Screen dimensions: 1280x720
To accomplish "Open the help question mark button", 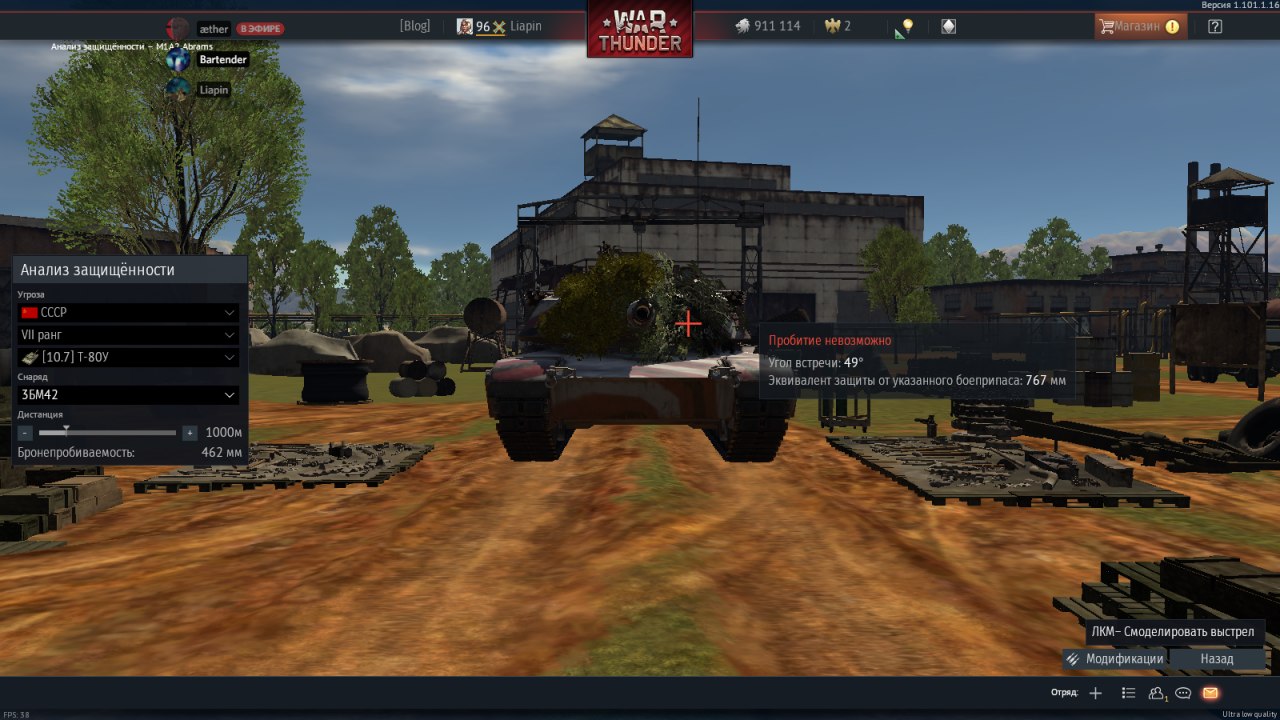I will click(1215, 26).
